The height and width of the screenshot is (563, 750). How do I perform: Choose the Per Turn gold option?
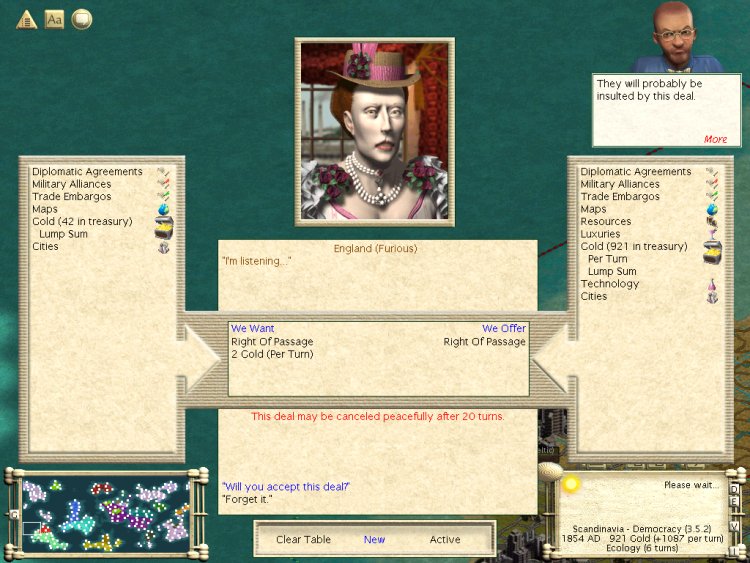607,259
